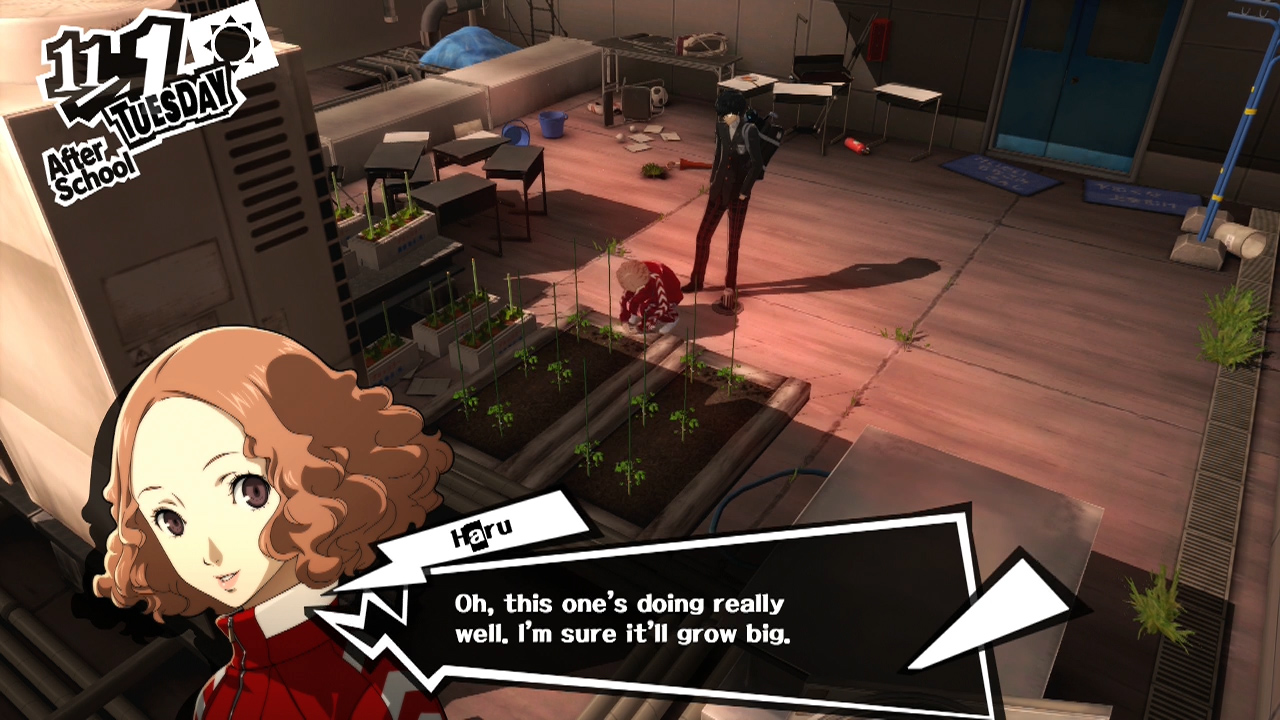Click the sun weather icon beside the date

[232, 45]
